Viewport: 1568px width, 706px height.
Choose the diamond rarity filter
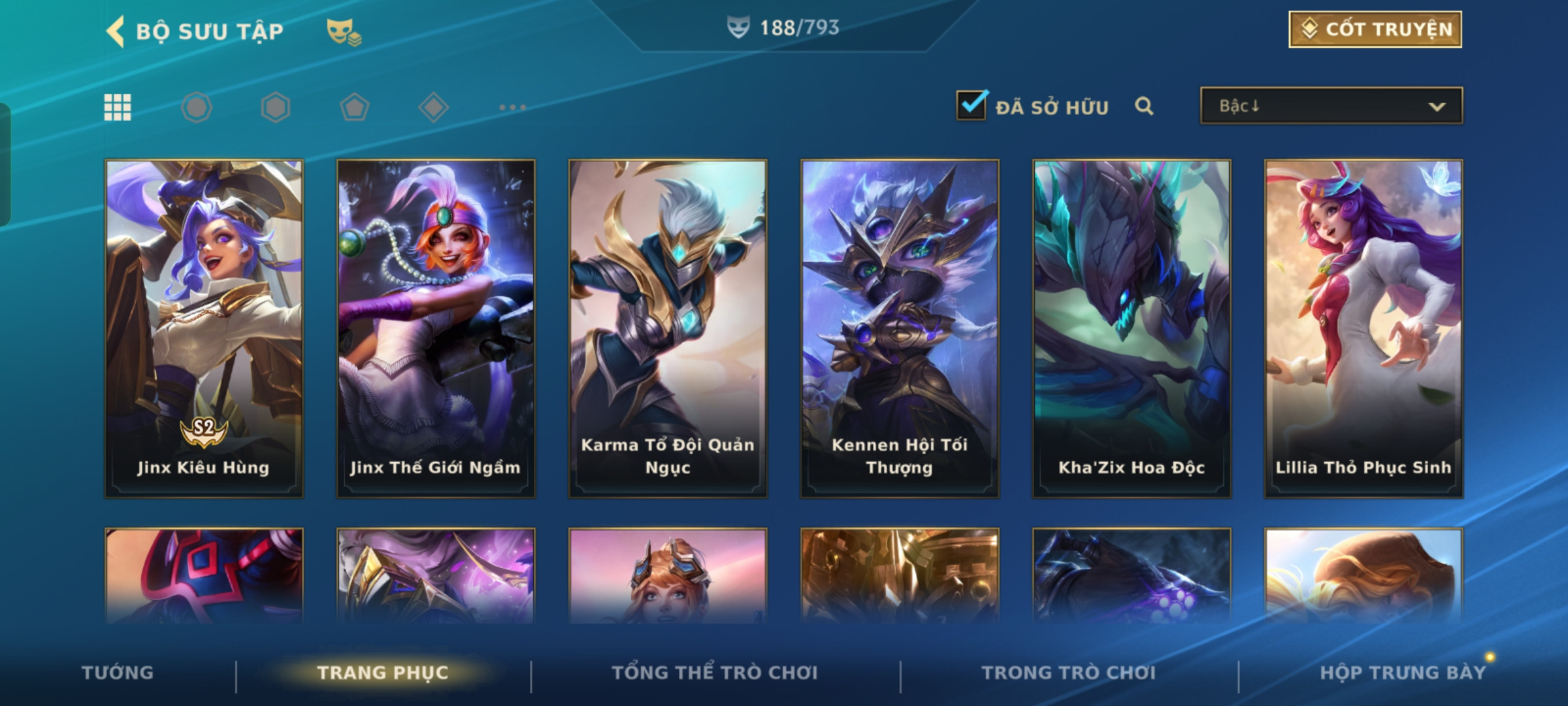tap(433, 107)
